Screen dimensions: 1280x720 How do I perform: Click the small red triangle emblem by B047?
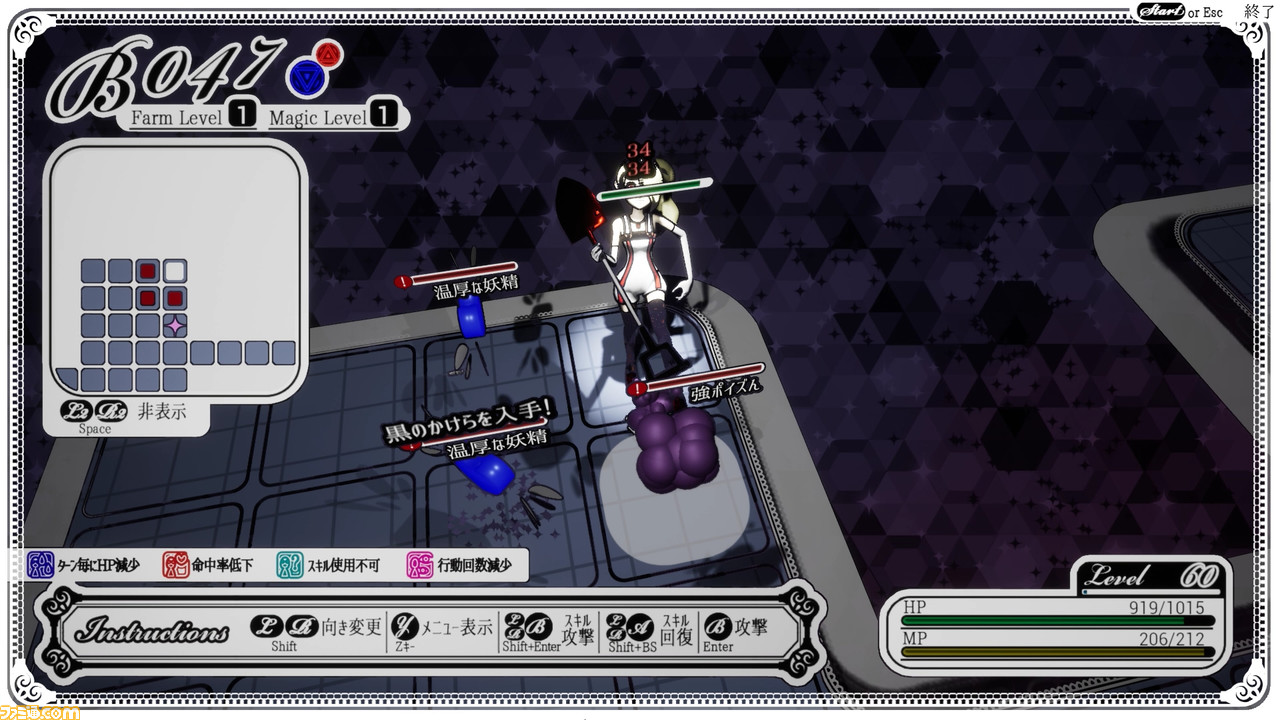327,52
